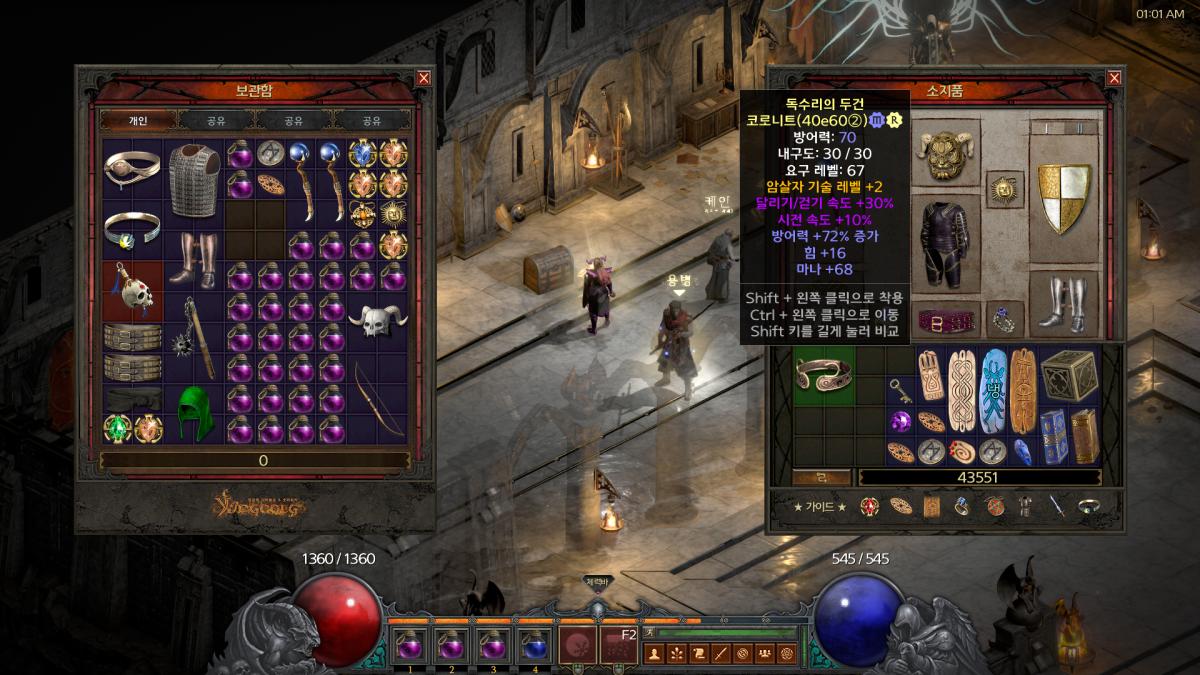Switch to the personal stash tab

[138, 121]
